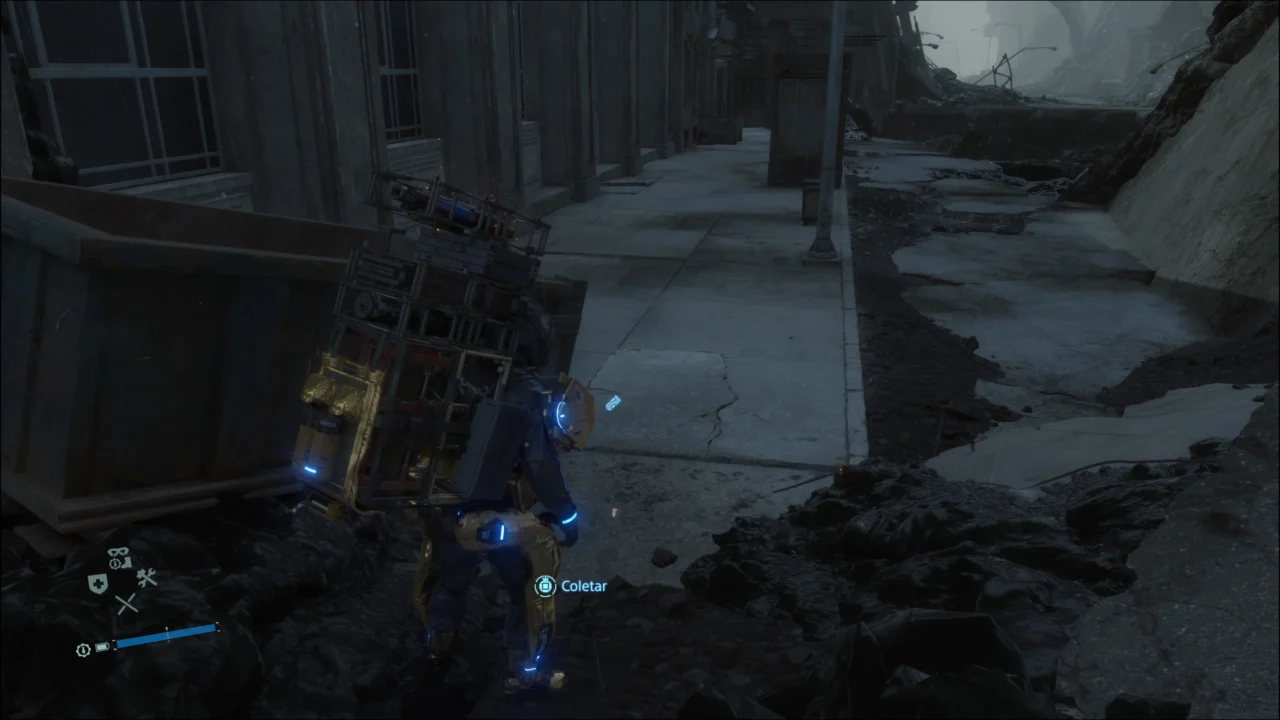Click the repair tools wrench icon
Image resolution: width=1280 pixels, height=720 pixels.
click(x=146, y=578)
